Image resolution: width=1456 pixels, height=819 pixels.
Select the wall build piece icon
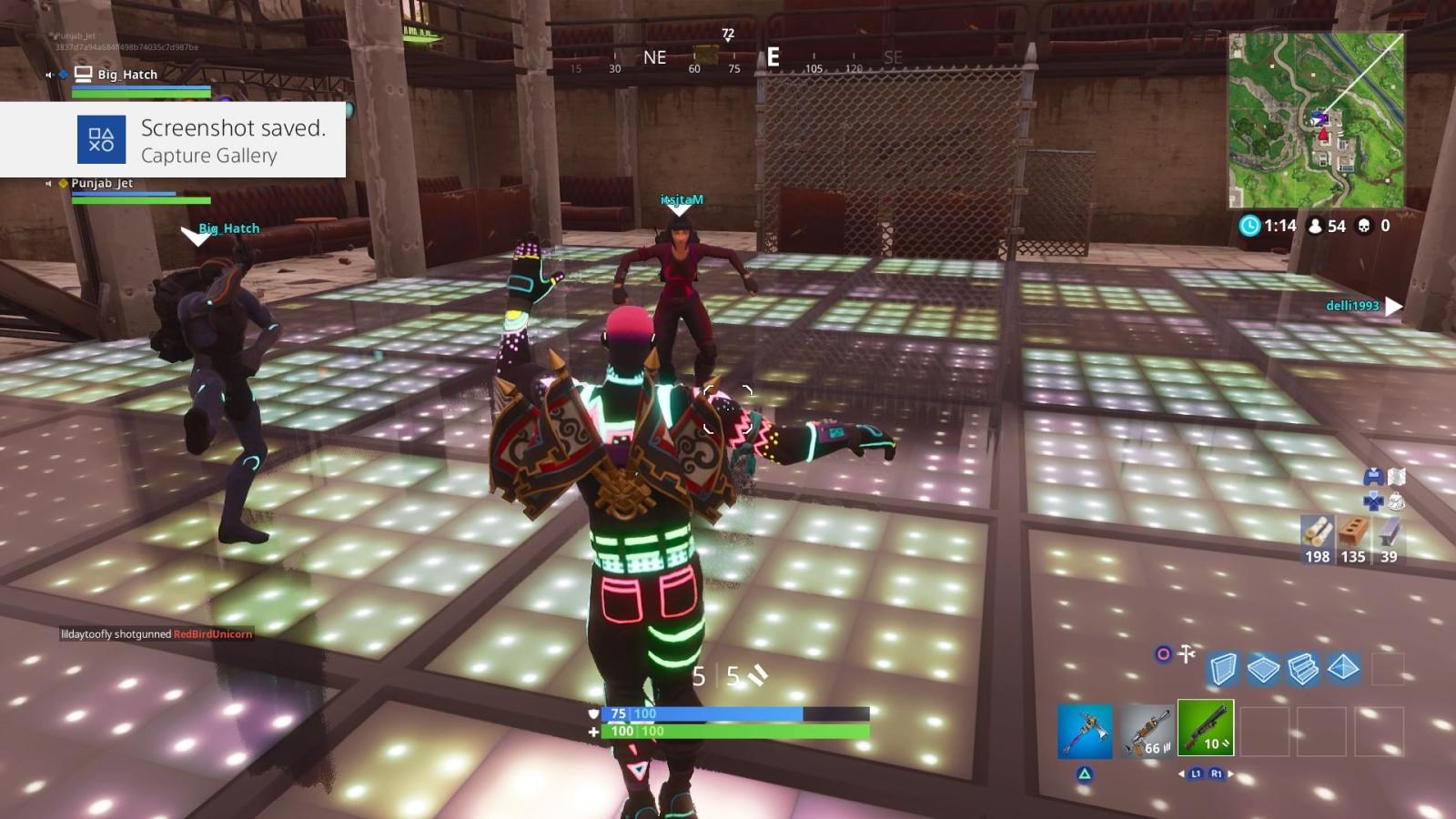(1222, 670)
